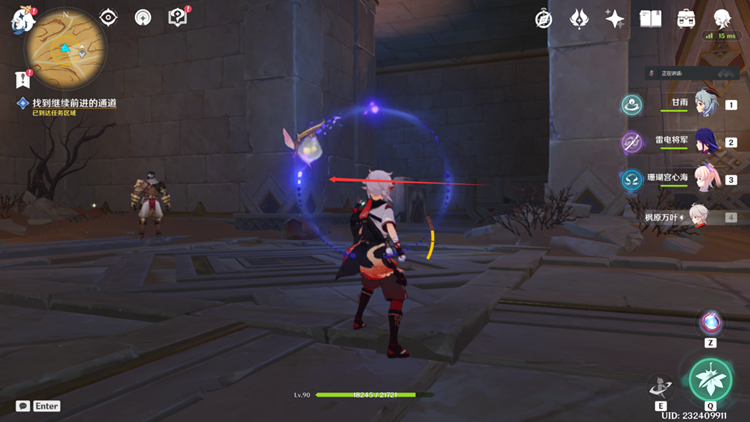
Task: Open the Wish banner icon
Action: tap(580, 19)
